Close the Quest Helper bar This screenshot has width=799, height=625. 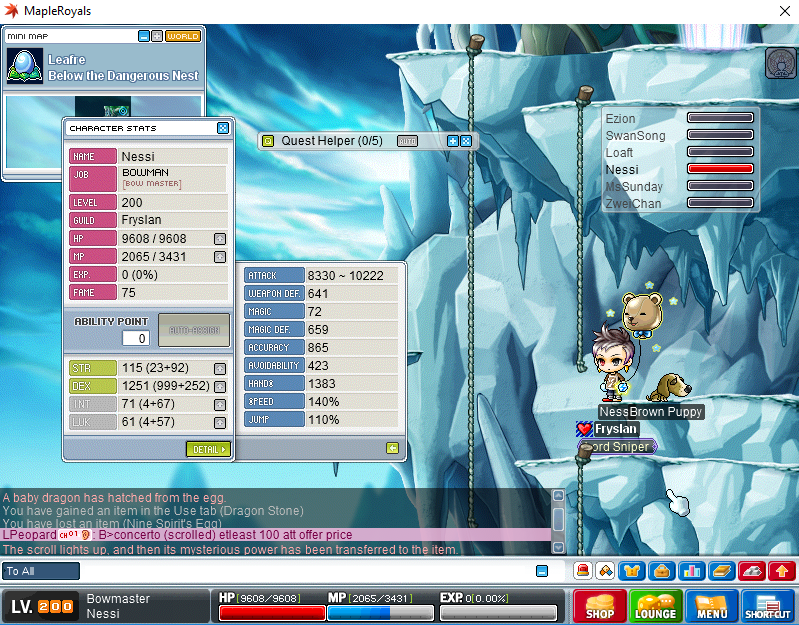coord(466,141)
